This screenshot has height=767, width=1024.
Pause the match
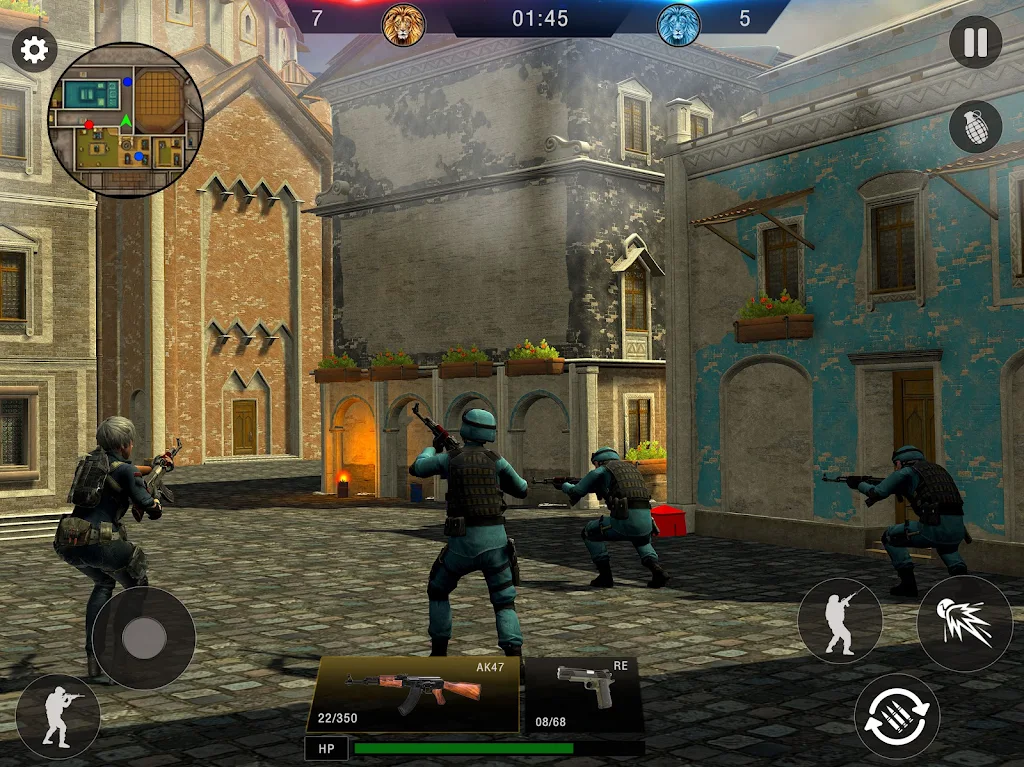tap(975, 43)
